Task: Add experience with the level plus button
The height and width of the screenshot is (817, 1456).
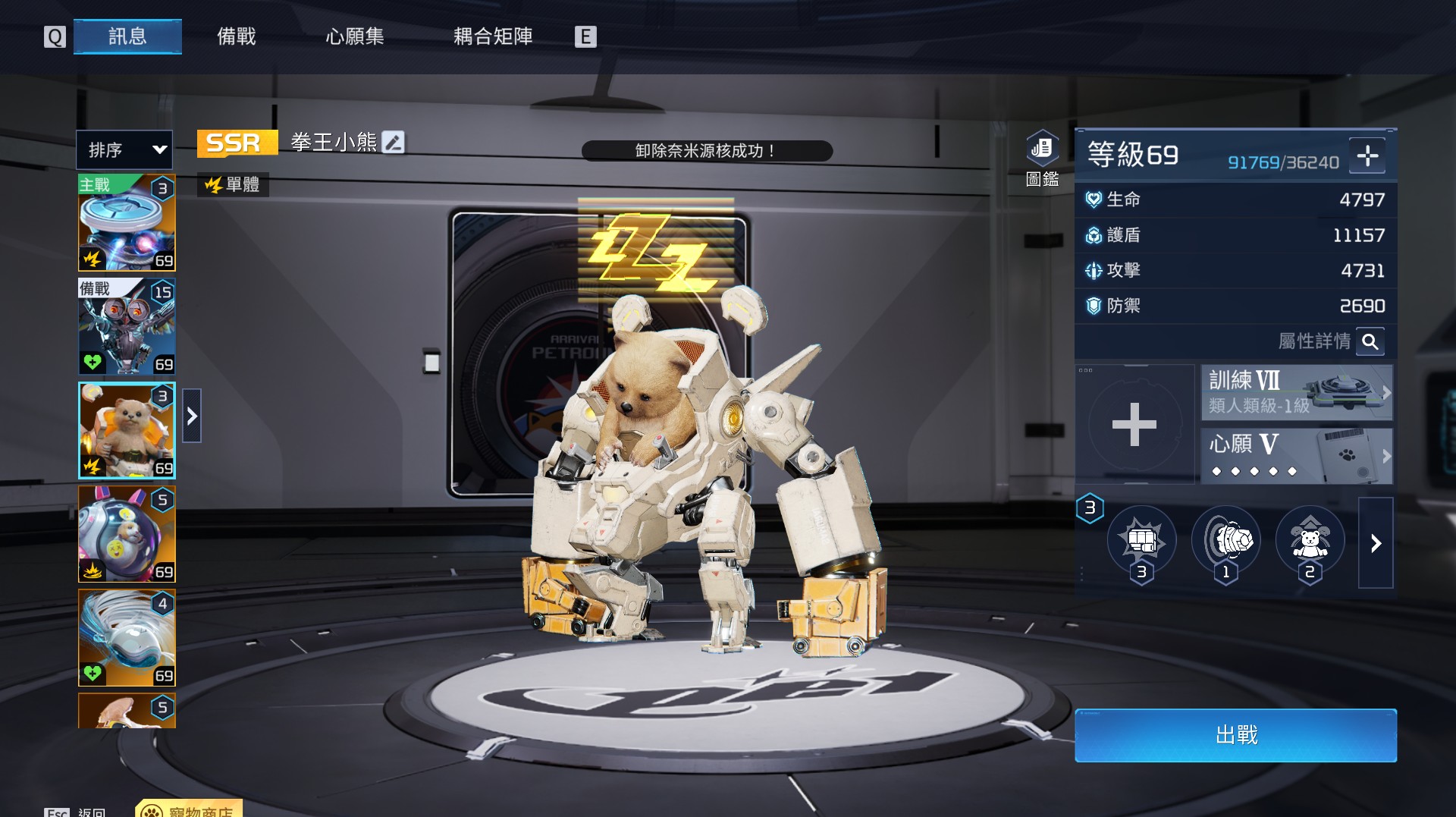Action: pos(1367,156)
